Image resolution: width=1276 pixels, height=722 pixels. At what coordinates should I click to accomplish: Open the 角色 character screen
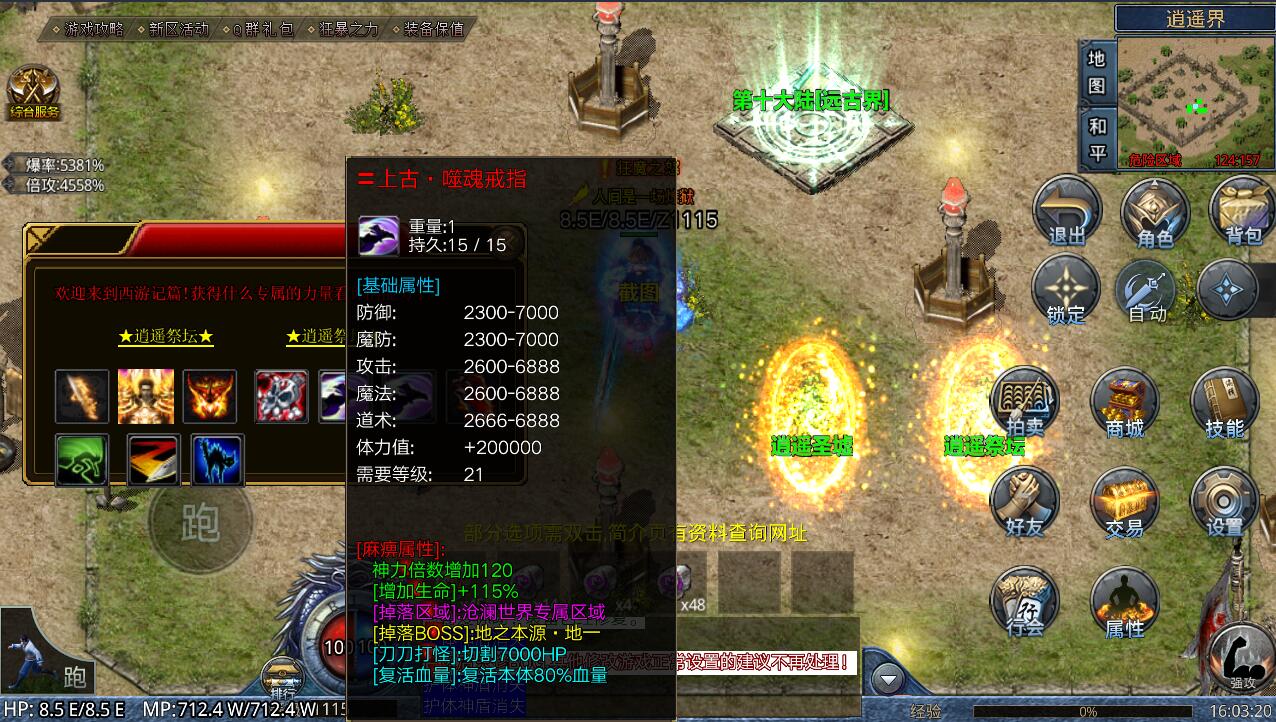click(x=1155, y=212)
